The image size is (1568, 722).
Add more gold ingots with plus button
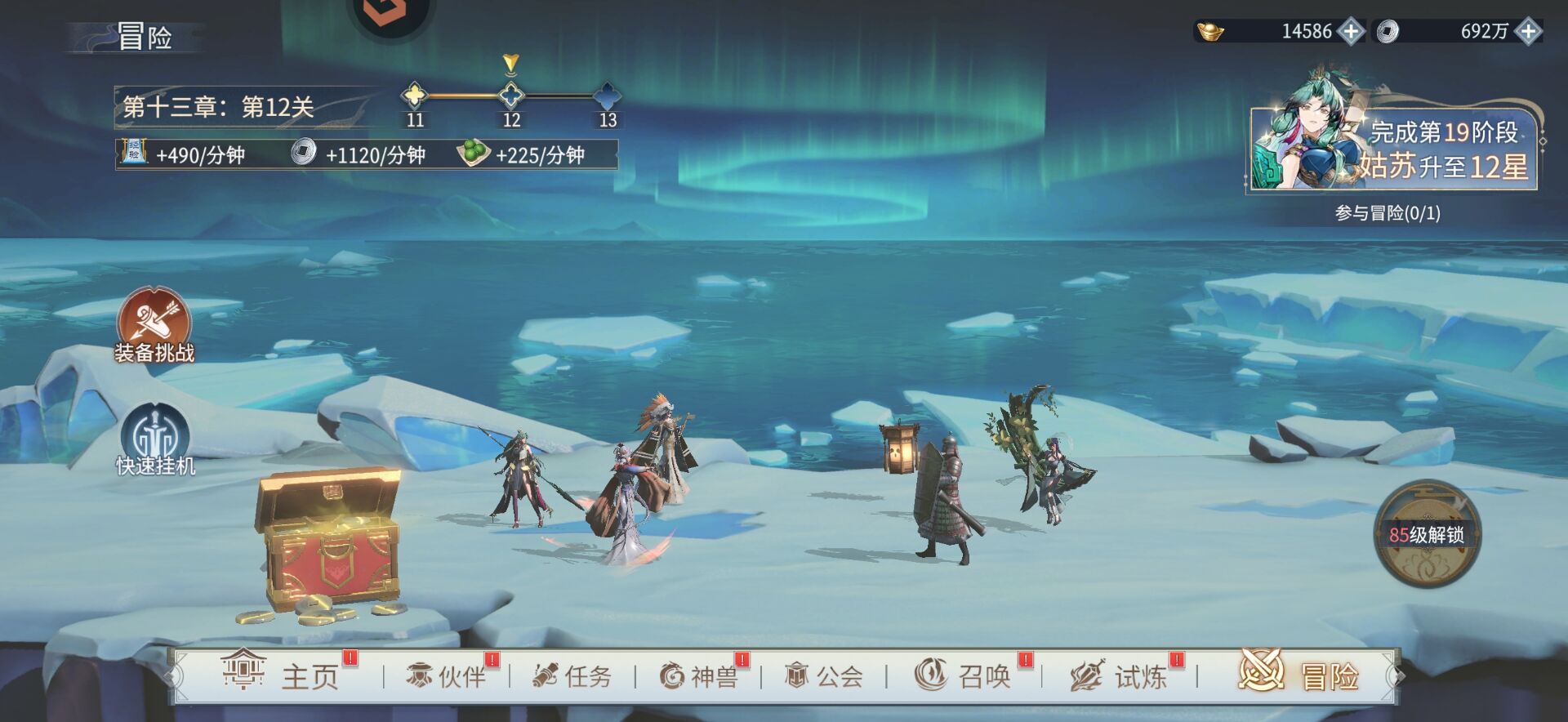pos(1352,32)
